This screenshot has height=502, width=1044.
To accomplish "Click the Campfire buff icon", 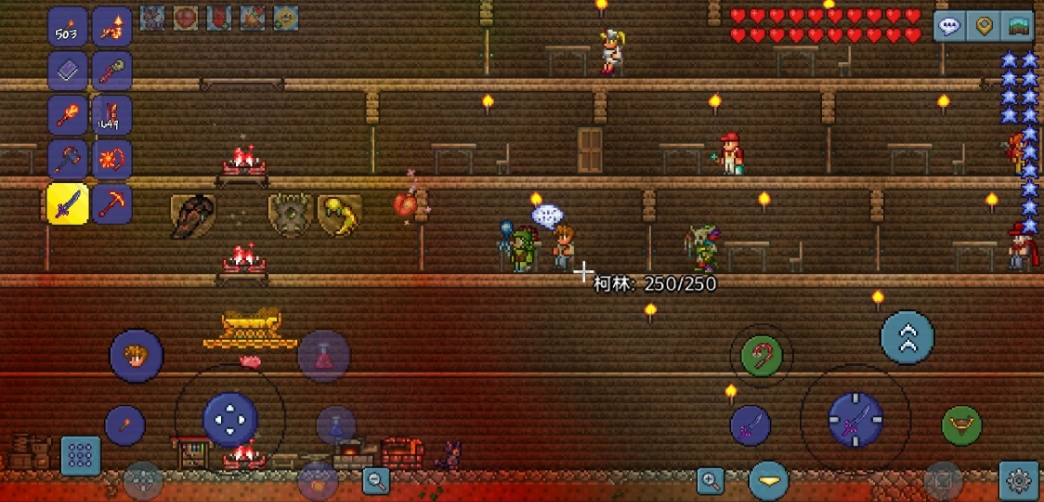I will point(253,18).
